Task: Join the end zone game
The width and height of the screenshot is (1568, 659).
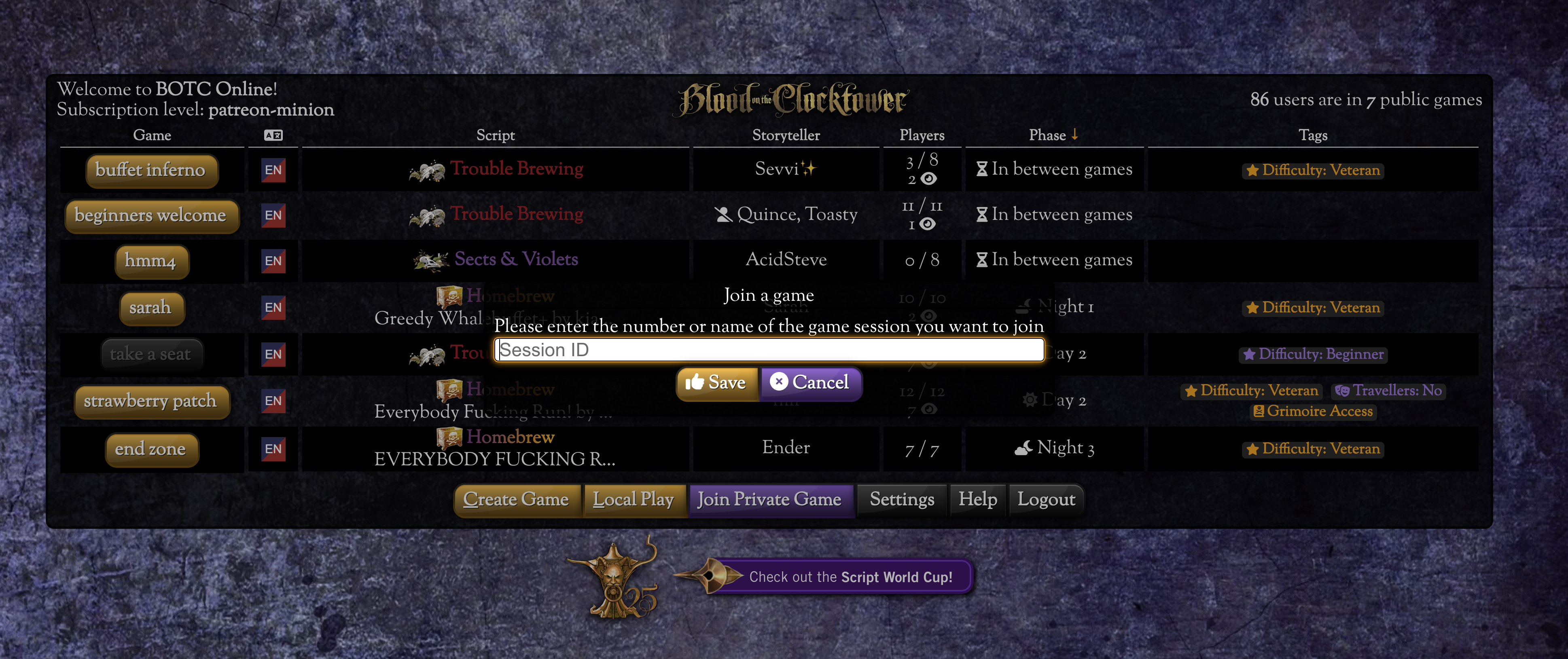Action: click(x=150, y=449)
